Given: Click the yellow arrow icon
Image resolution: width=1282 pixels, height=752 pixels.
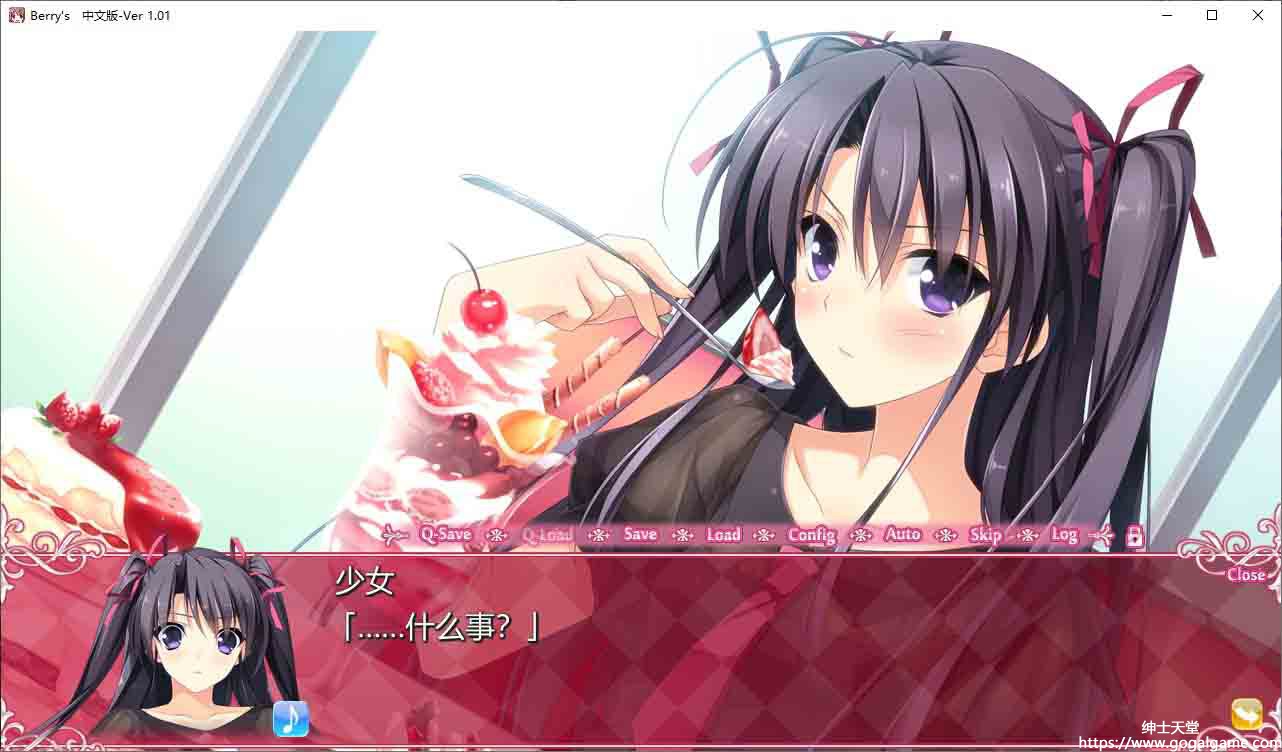Looking at the screenshot, I should point(1247,714).
